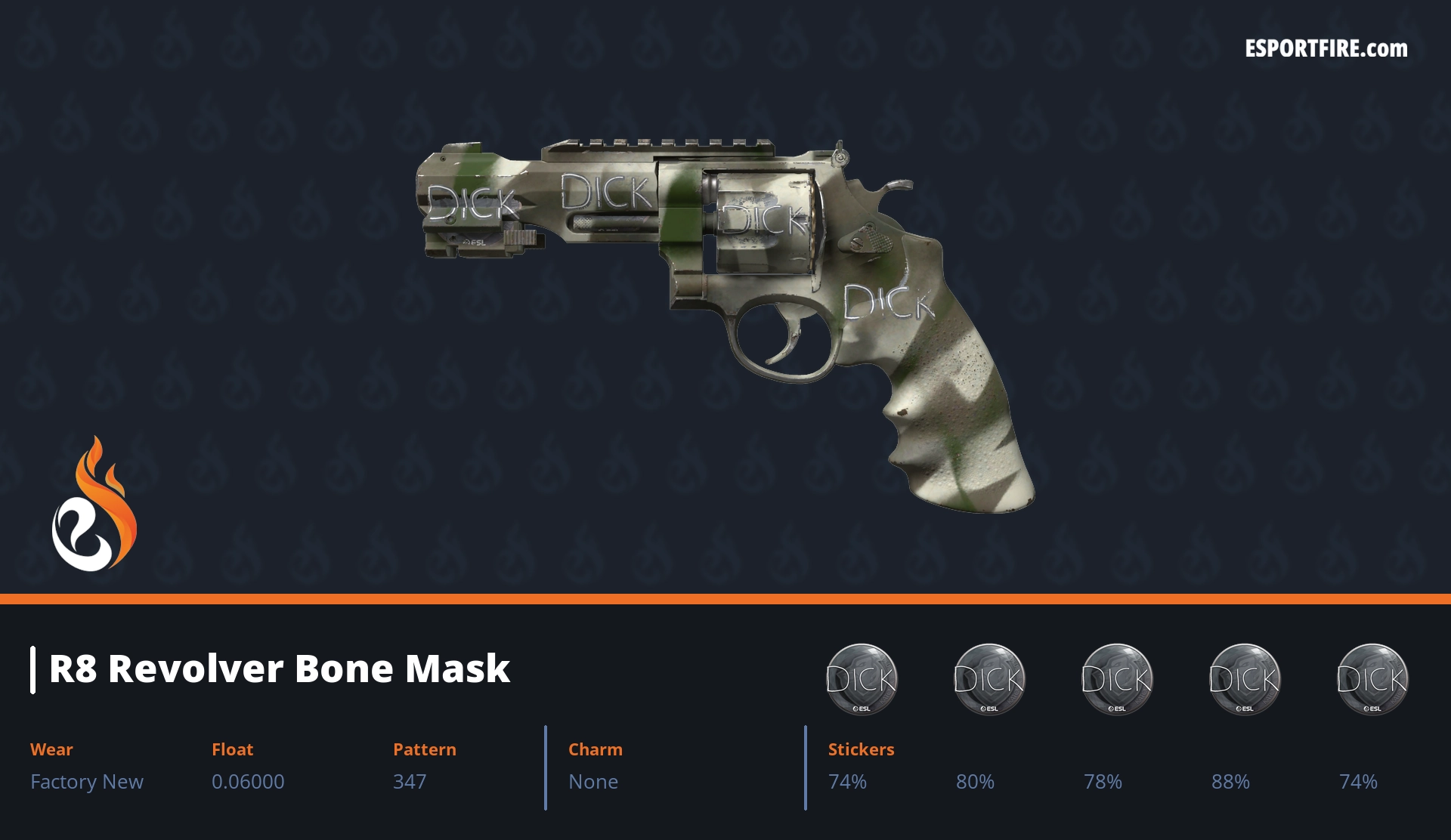The height and width of the screenshot is (840, 1451).
Task: Choose the sticker with 78% wear
Action: pyautogui.click(x=1116, y=678)
